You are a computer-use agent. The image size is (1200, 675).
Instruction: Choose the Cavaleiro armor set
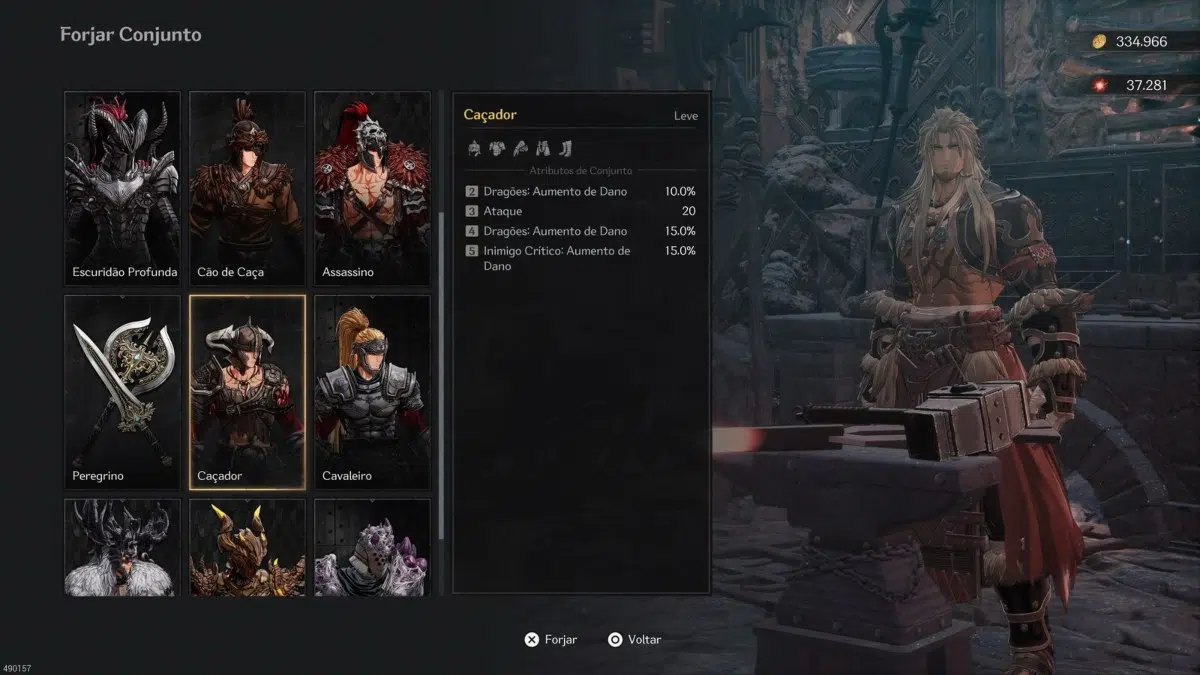[372, 392]
